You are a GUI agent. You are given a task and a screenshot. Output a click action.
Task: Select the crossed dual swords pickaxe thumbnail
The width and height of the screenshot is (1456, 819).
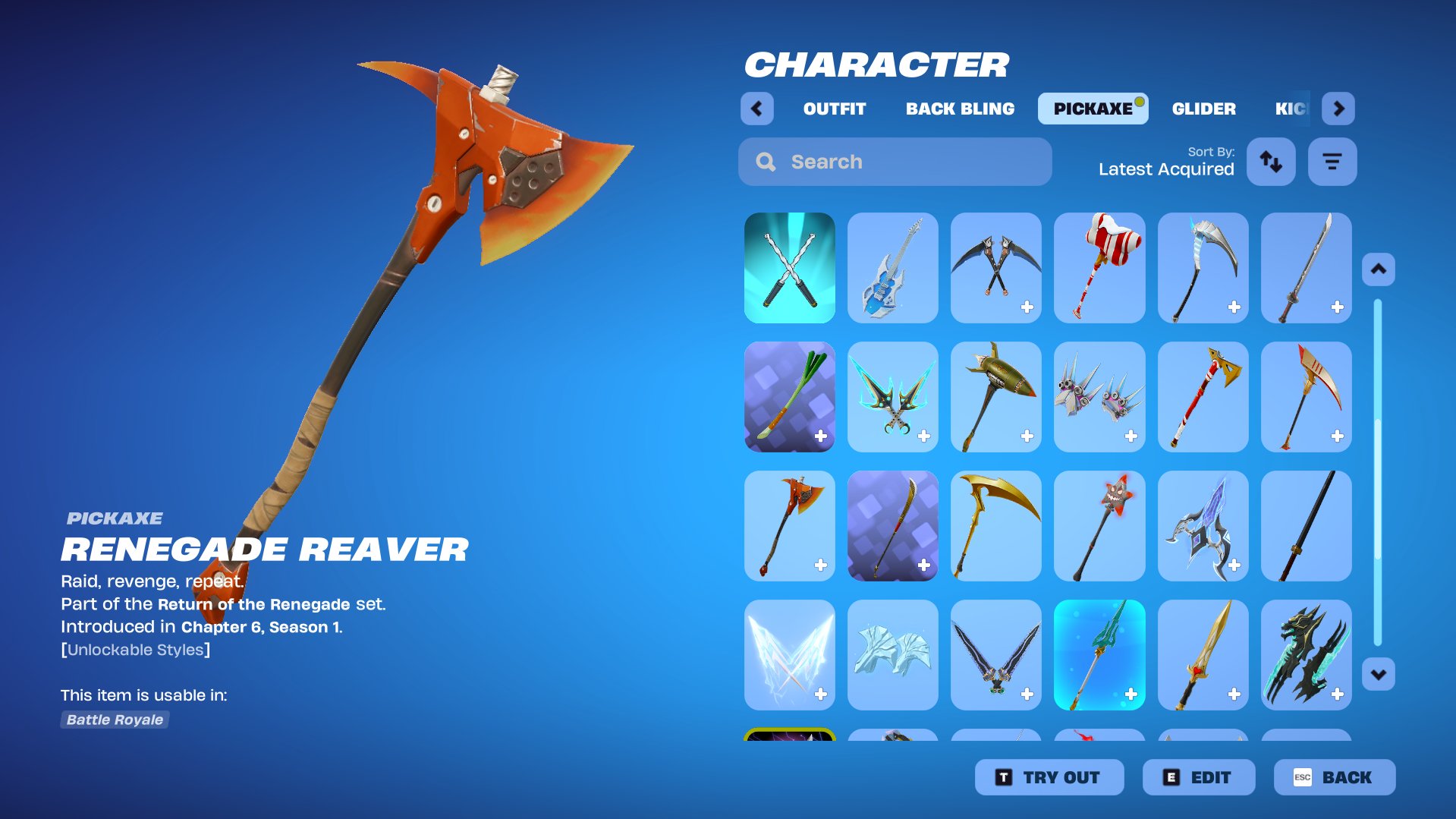click(790, 268)
